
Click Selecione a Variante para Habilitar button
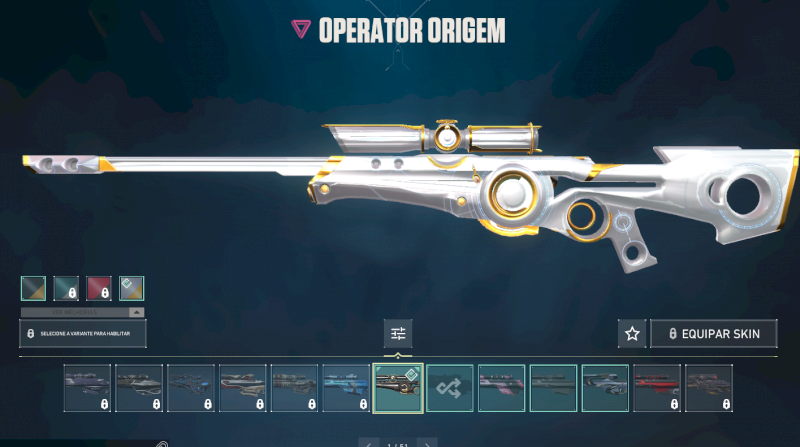[x=83, y=334]
